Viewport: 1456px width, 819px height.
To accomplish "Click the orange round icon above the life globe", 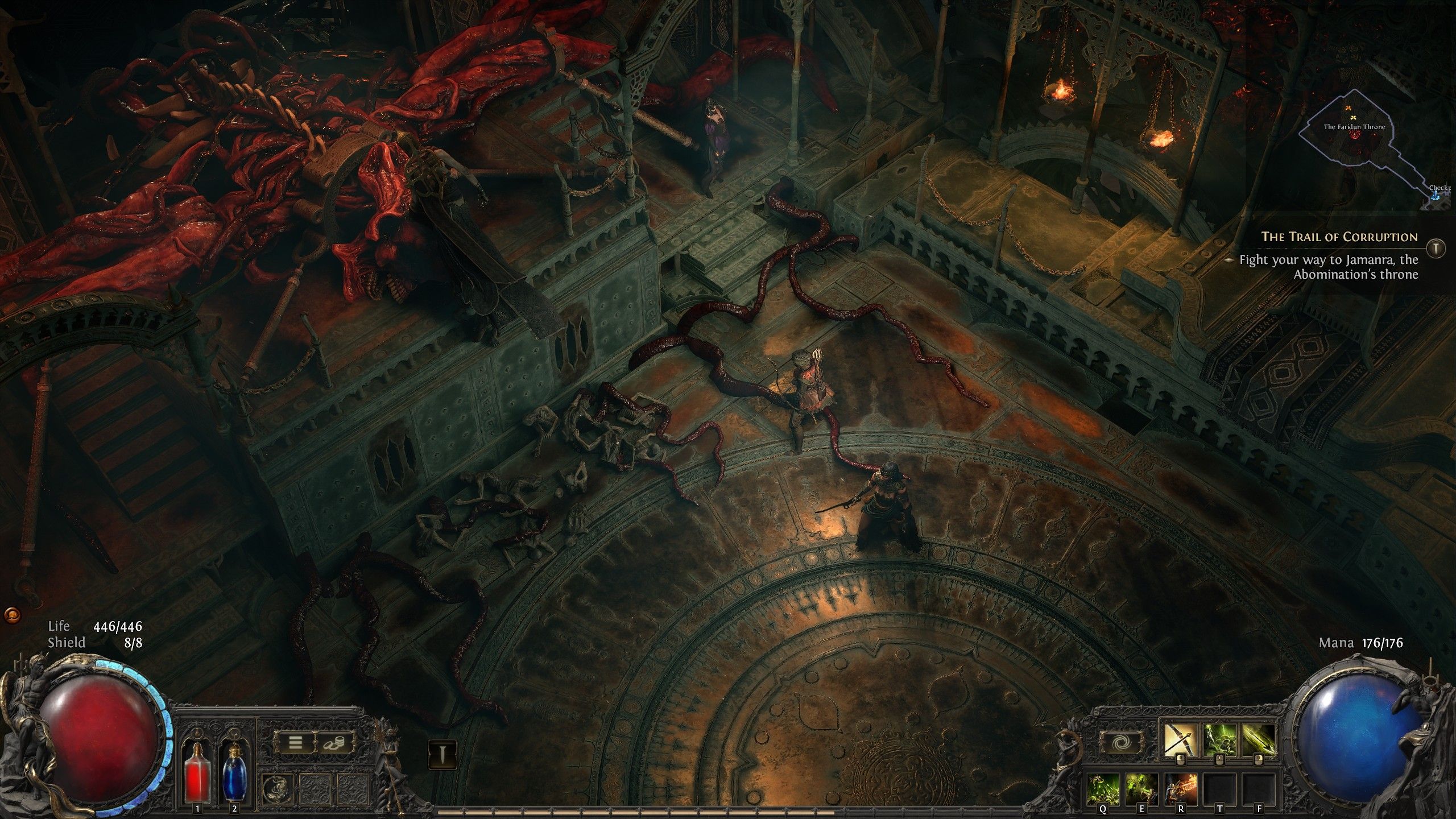I will (x=12, y=615).
